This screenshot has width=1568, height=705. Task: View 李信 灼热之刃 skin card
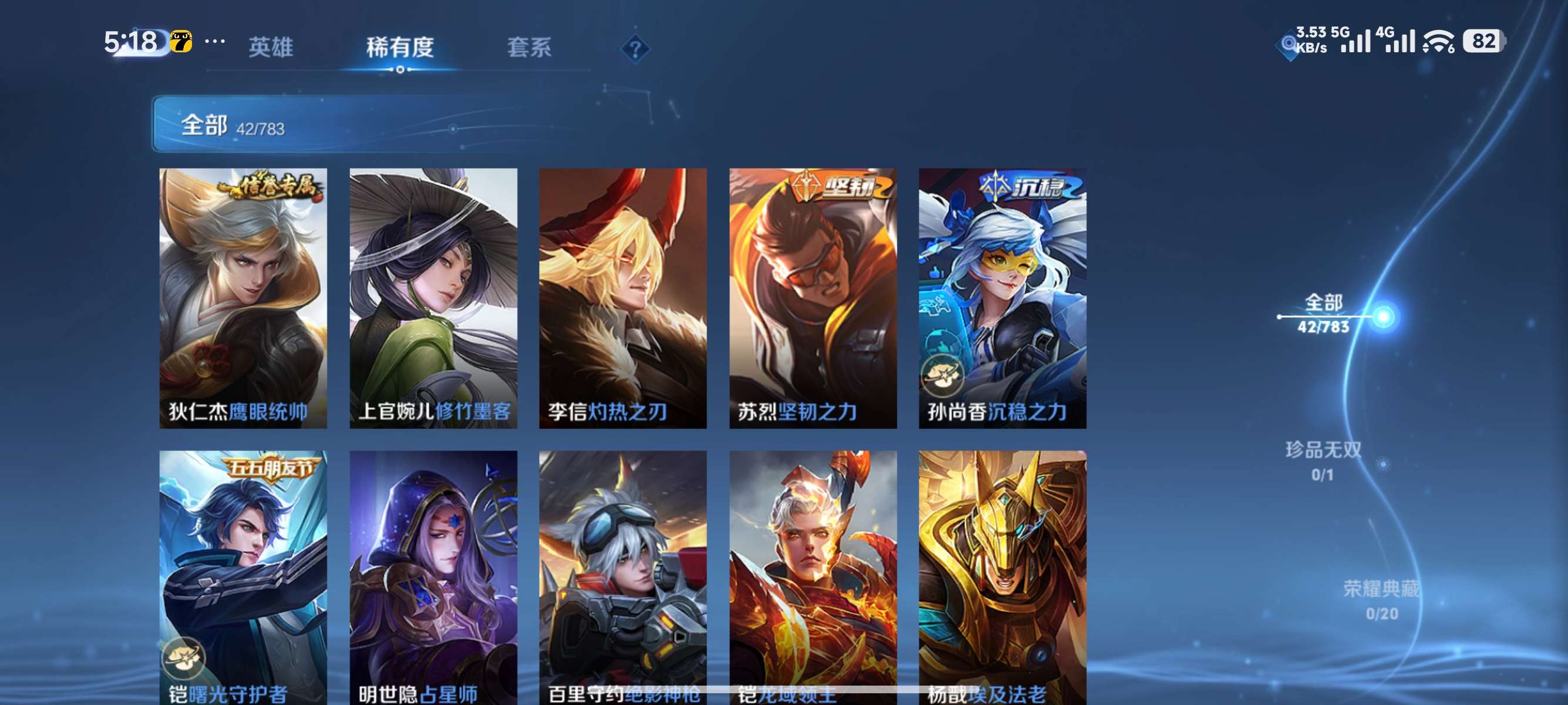(623, 298)
